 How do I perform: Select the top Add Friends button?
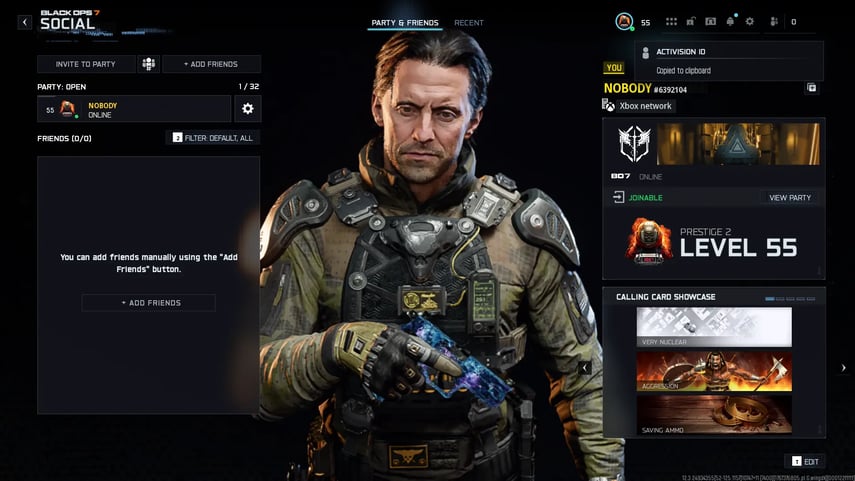tap(211, 64)
